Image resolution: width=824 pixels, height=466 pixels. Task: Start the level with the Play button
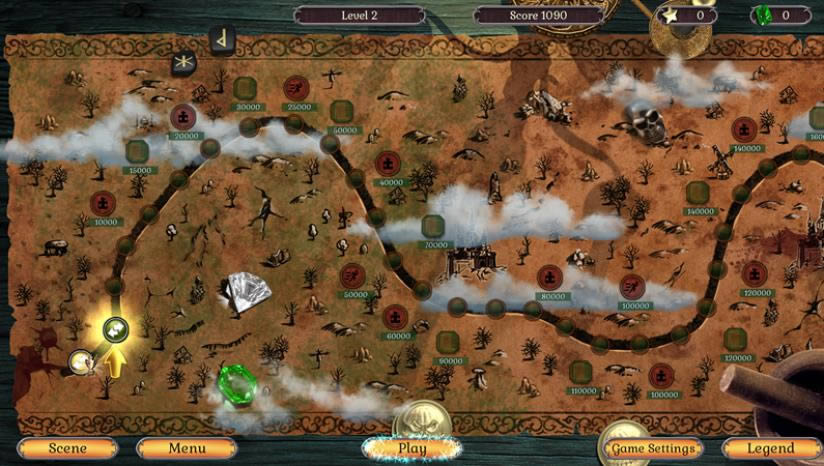(412, 448)
